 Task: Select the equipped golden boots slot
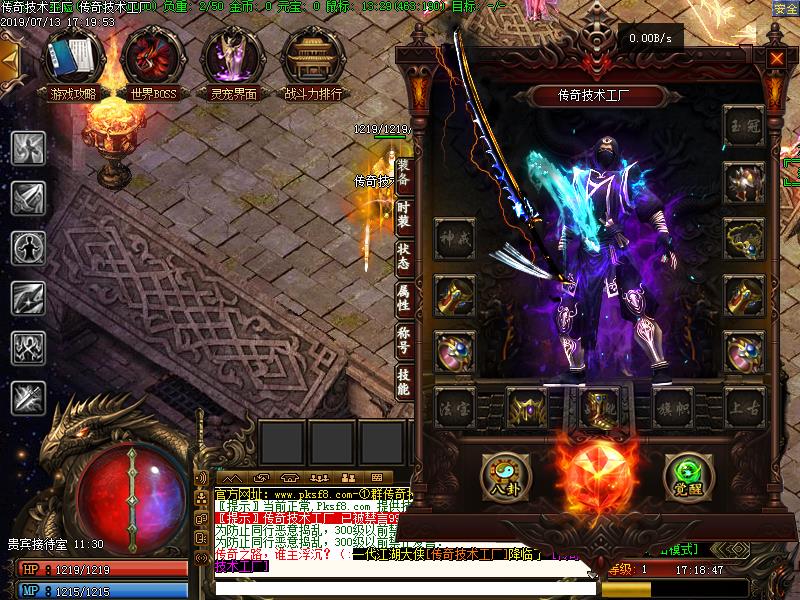pyautogui.click(x=600, y=409)
